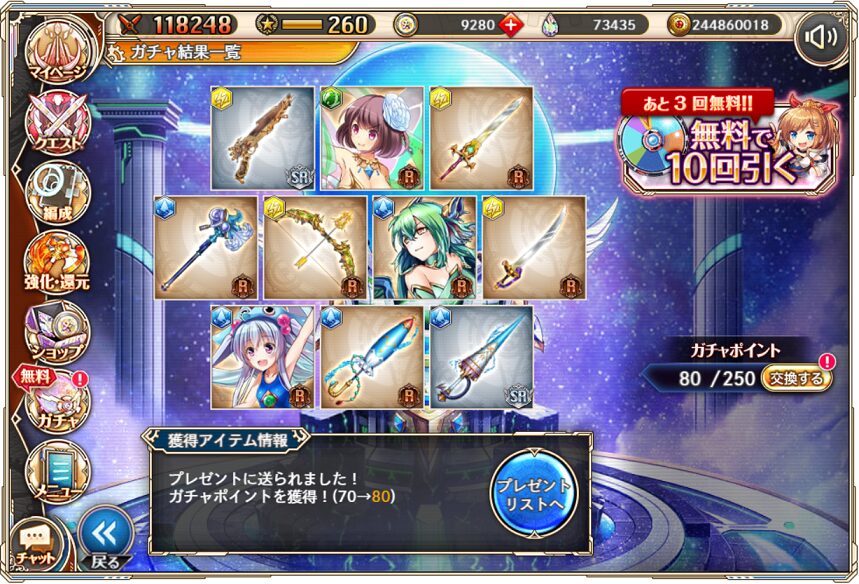Select 強化・還元 enhancement menu

[58, 262]
